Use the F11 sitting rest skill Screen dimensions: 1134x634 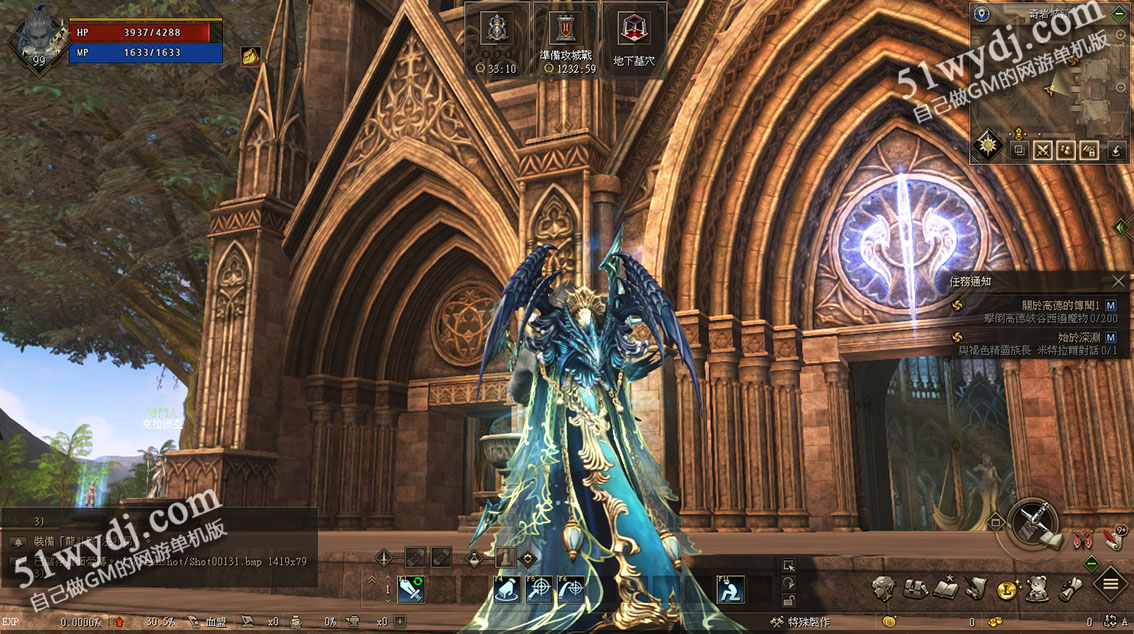coord(730,590)
